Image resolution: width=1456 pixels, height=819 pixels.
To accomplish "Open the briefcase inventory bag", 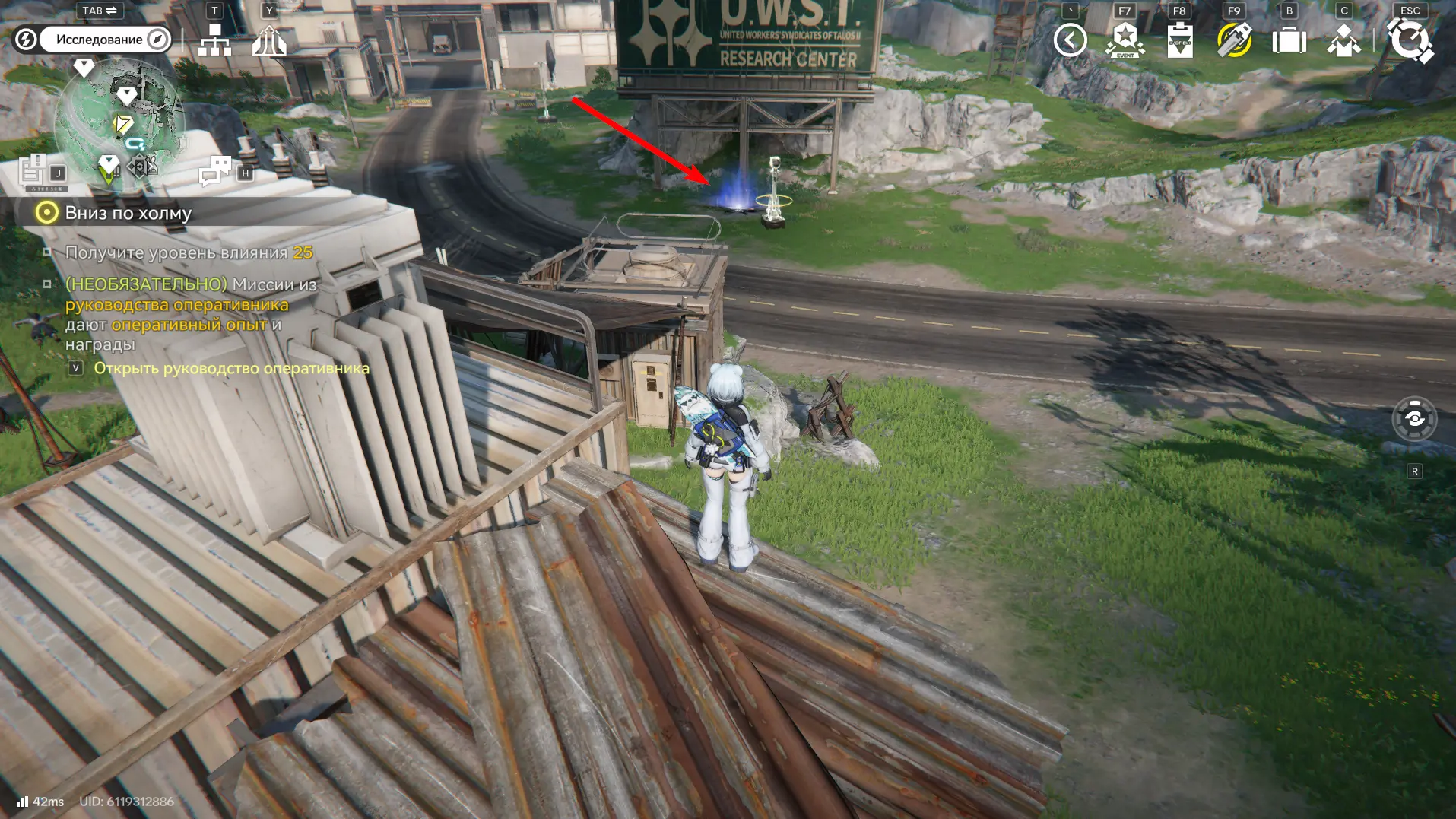I will [1289, 40].
